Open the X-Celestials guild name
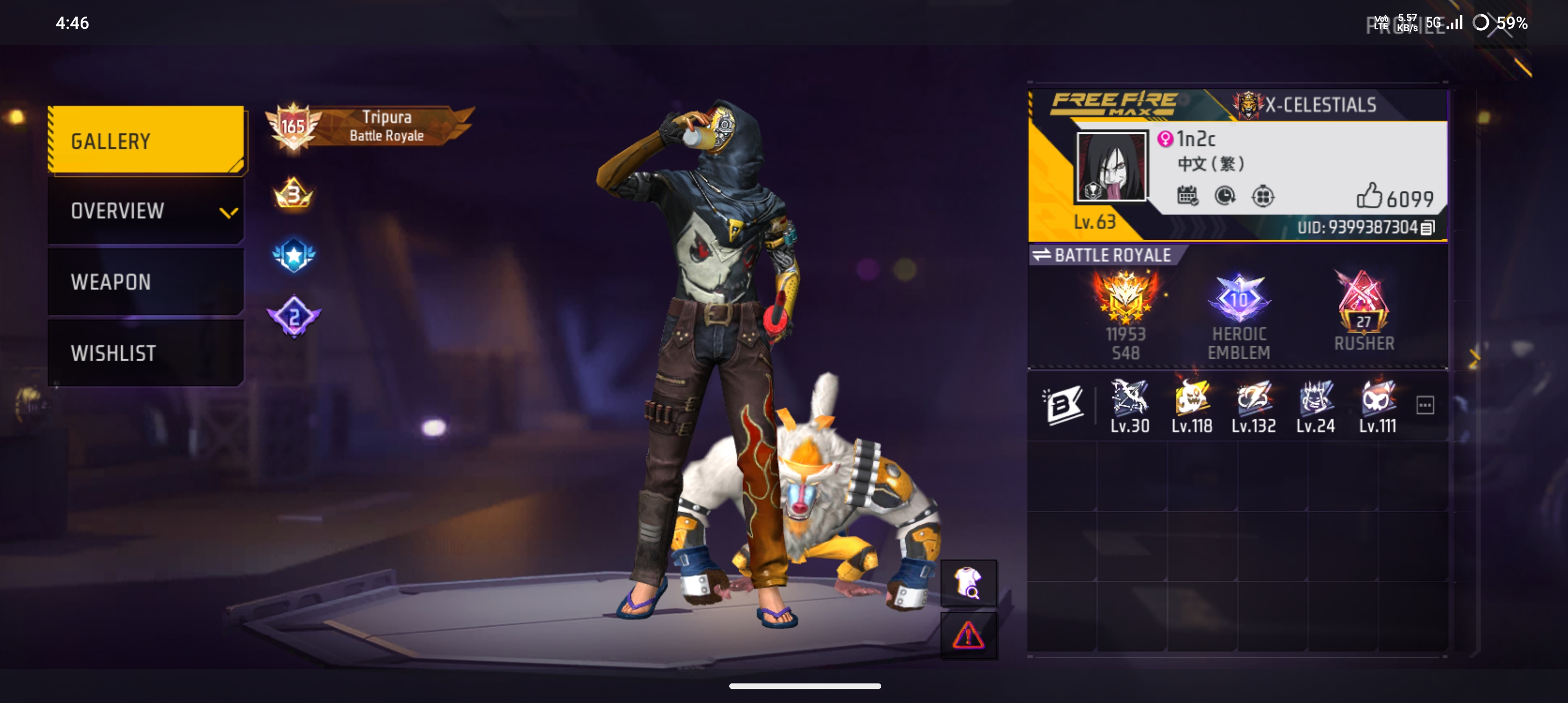Viewport: 1568px width, 703px height. [x=1320, y=105]
